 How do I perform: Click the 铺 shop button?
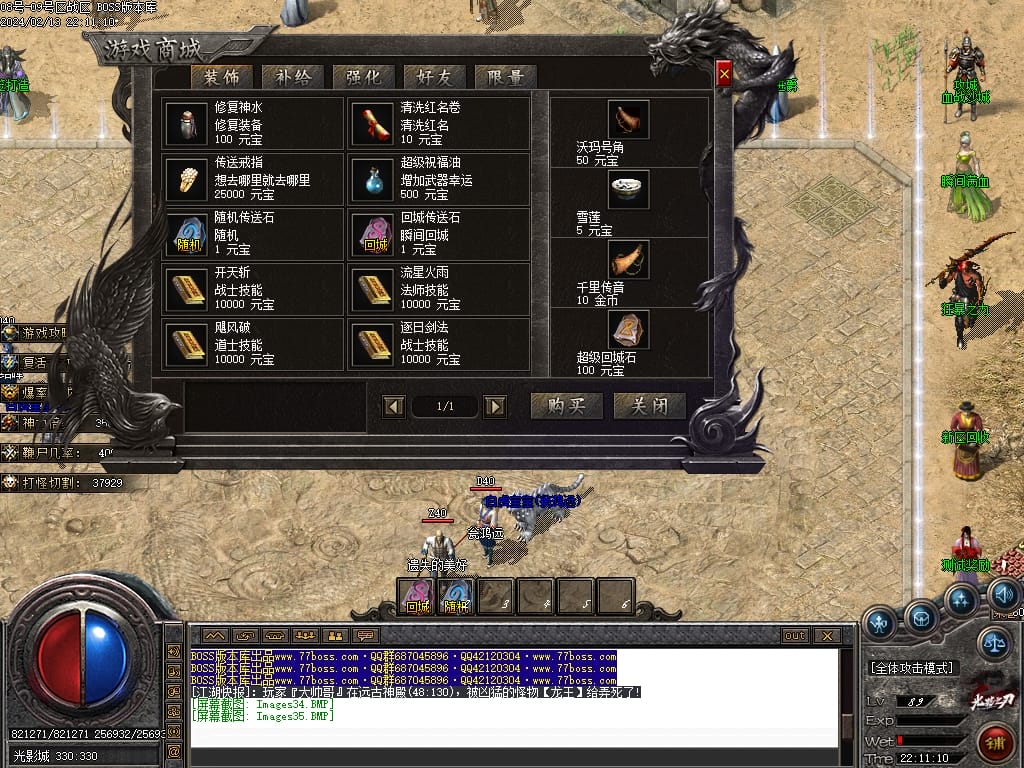996,741
